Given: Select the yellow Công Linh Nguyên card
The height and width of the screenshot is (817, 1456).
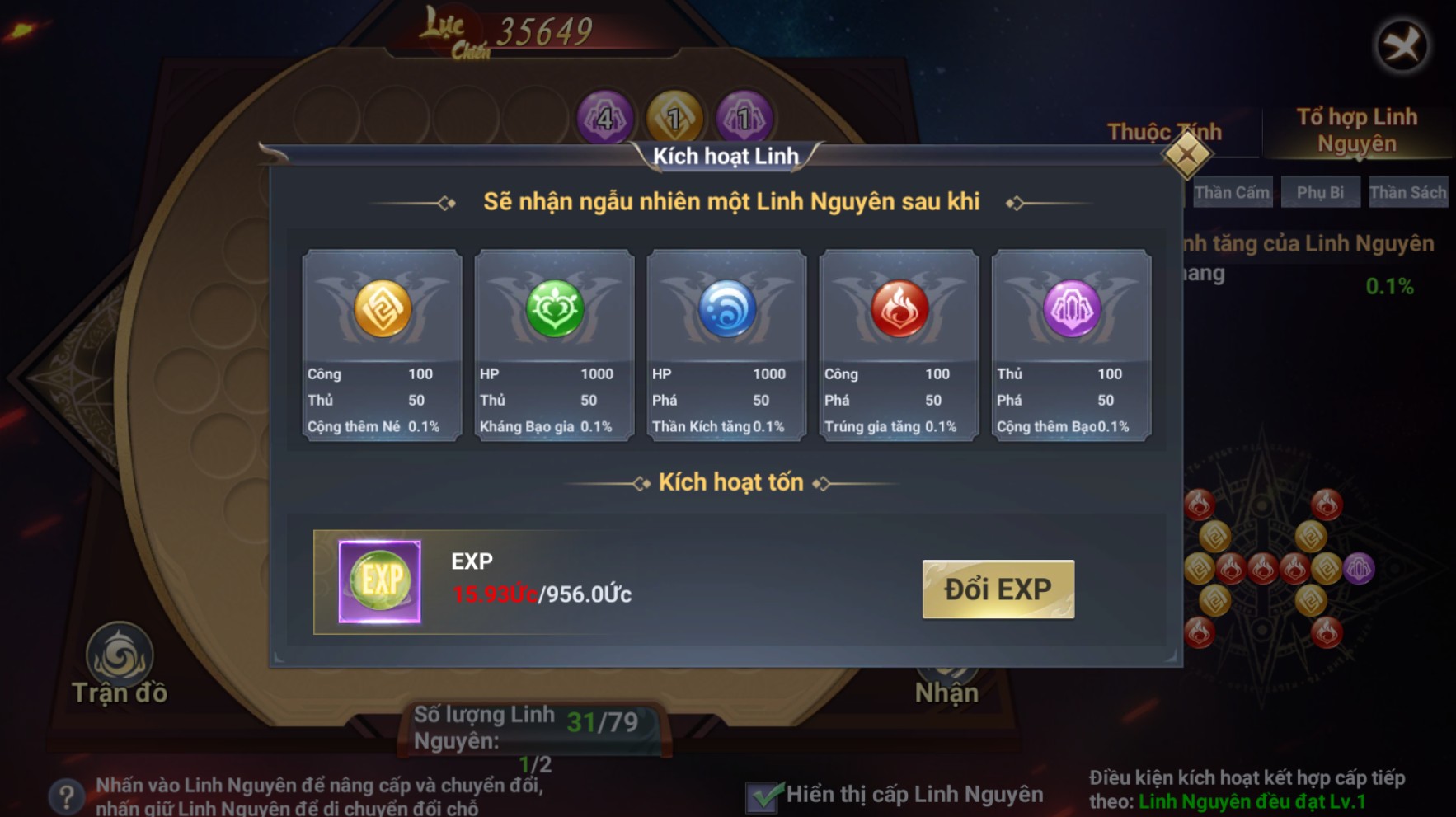Looking at the screenshot, I should [382, 345].
